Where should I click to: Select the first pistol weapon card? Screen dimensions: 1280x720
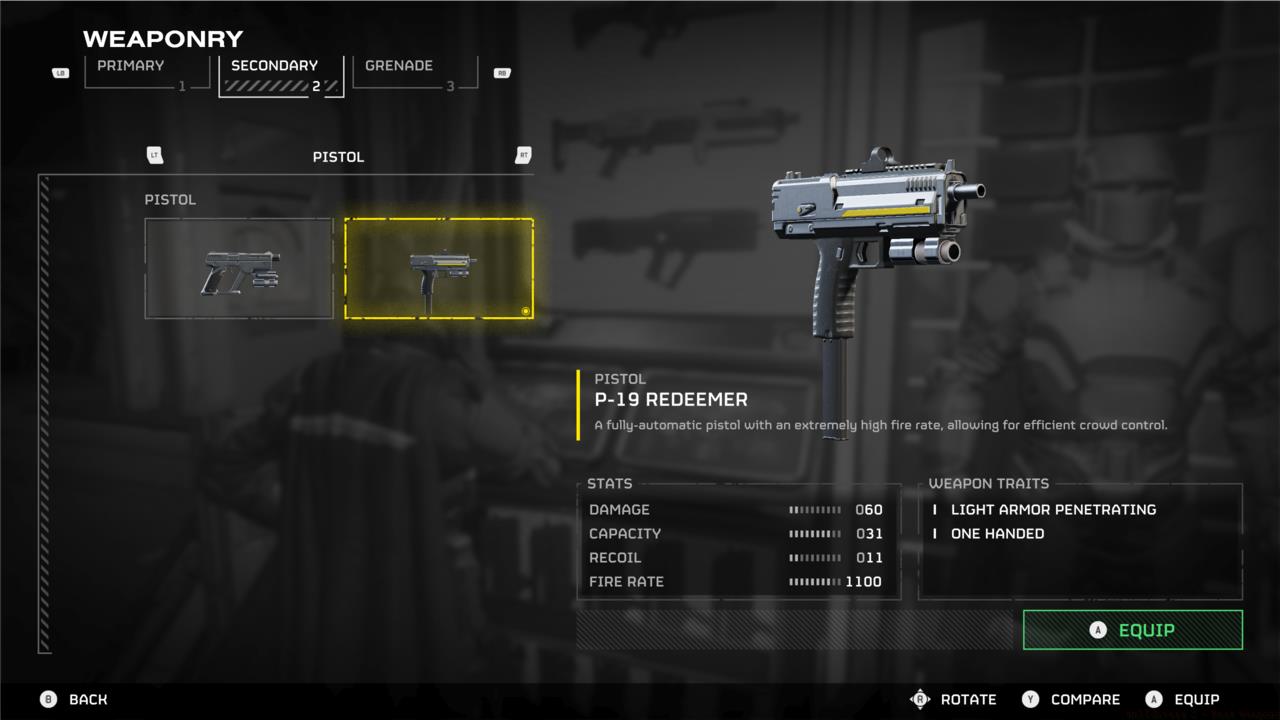[x=238, y=267]
